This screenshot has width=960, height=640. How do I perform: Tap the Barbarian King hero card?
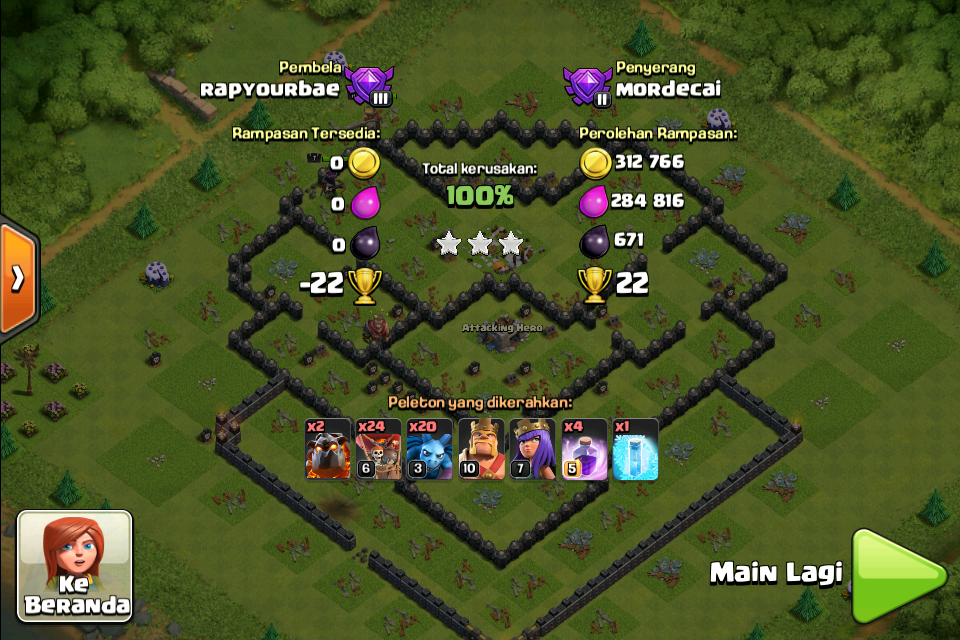pos(482,449)
